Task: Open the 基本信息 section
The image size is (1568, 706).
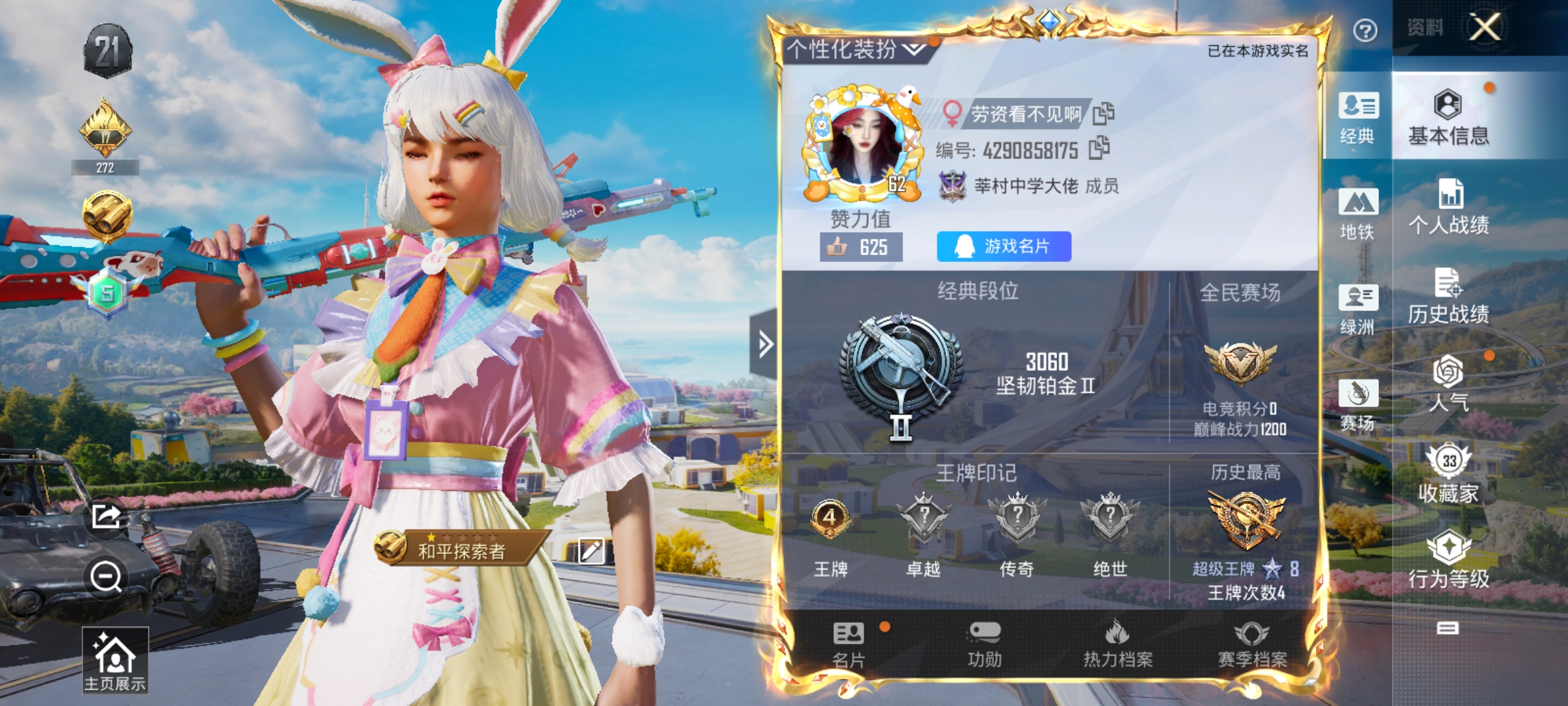Action: (1448, 118)
